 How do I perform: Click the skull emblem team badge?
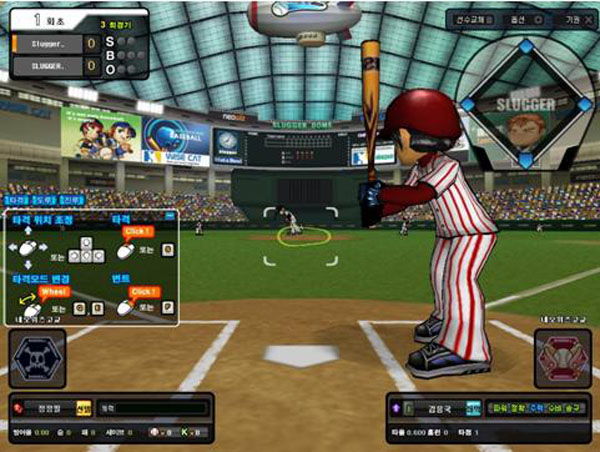point(37,359)
